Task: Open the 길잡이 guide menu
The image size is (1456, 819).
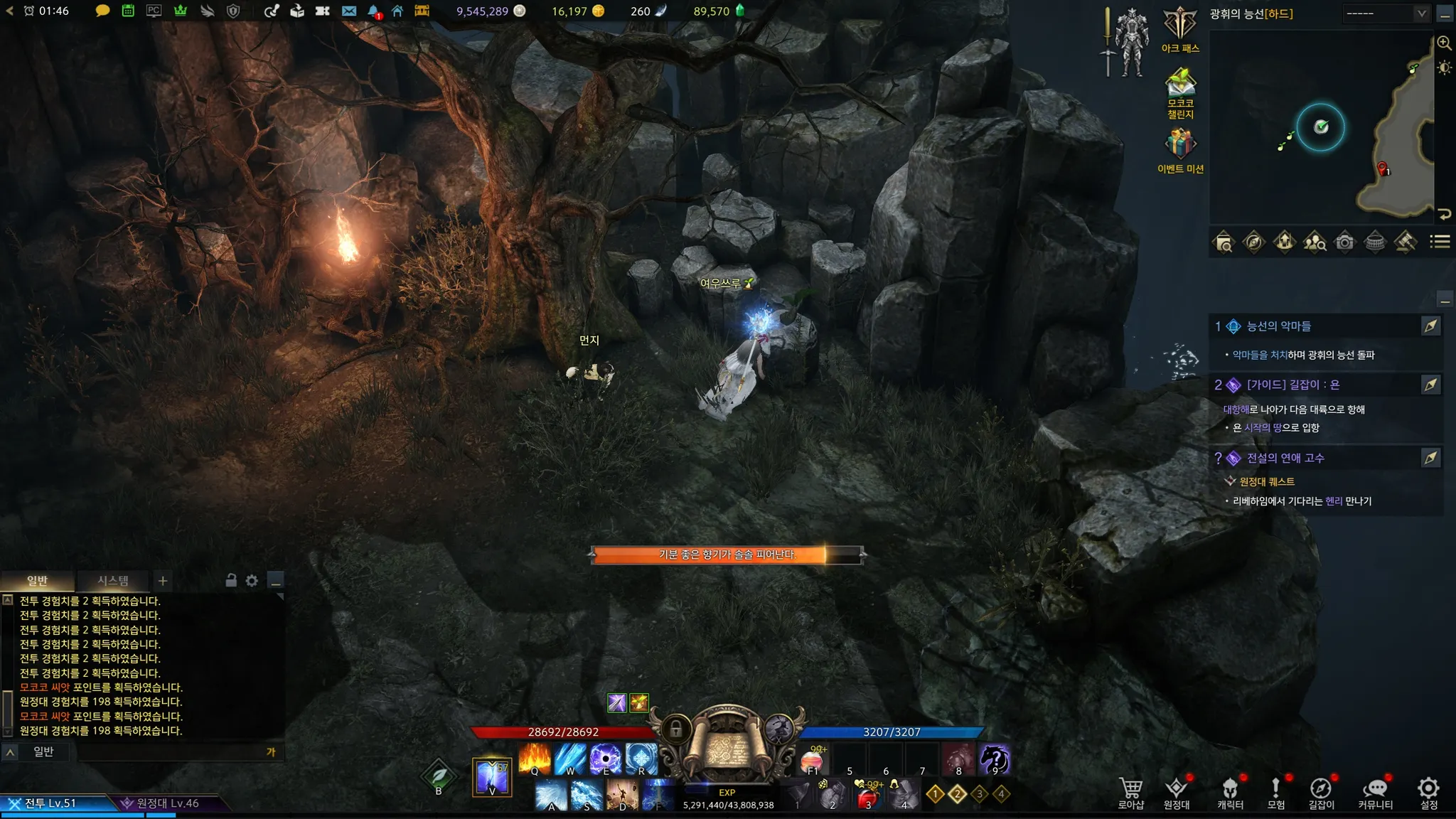Action: tap(1321, 792)
